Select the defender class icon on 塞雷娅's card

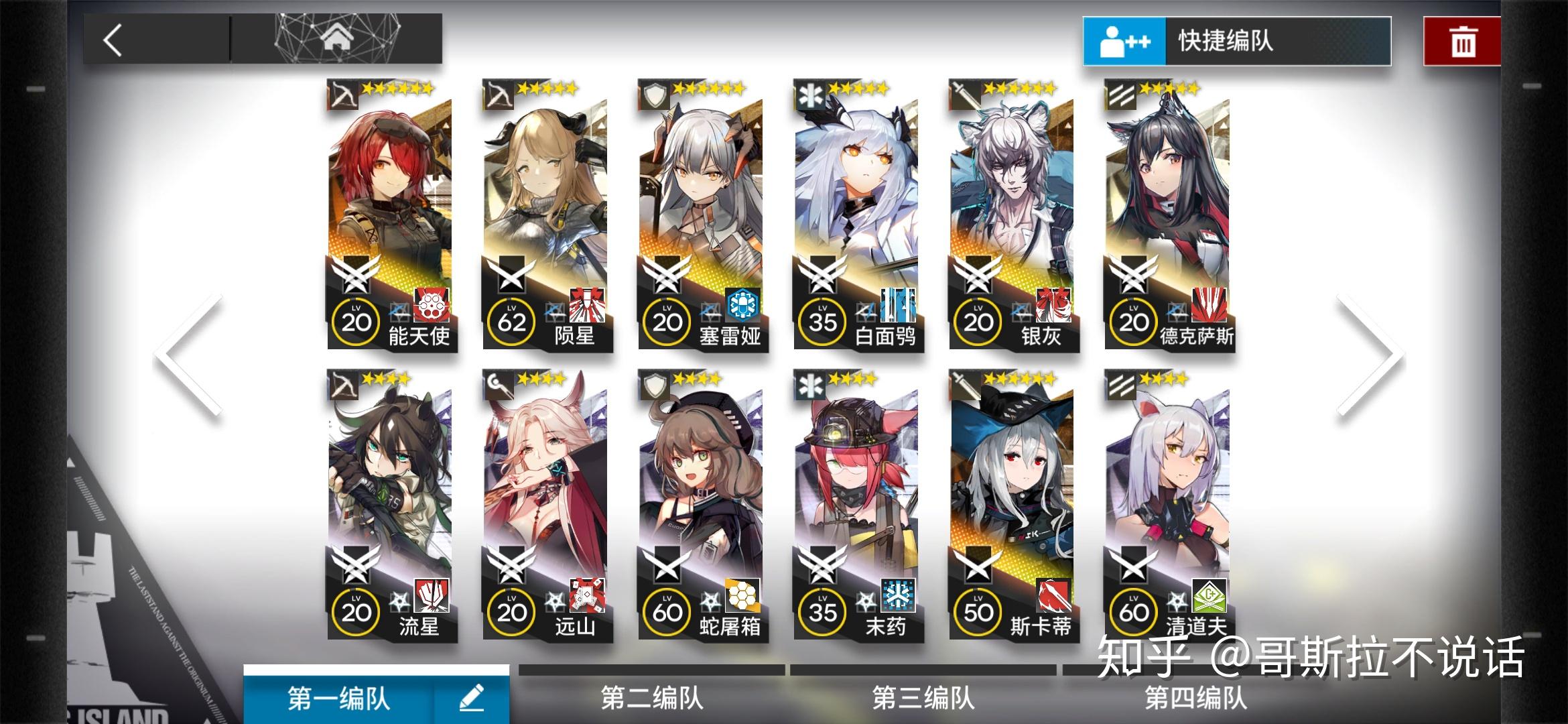pos(653,95)
